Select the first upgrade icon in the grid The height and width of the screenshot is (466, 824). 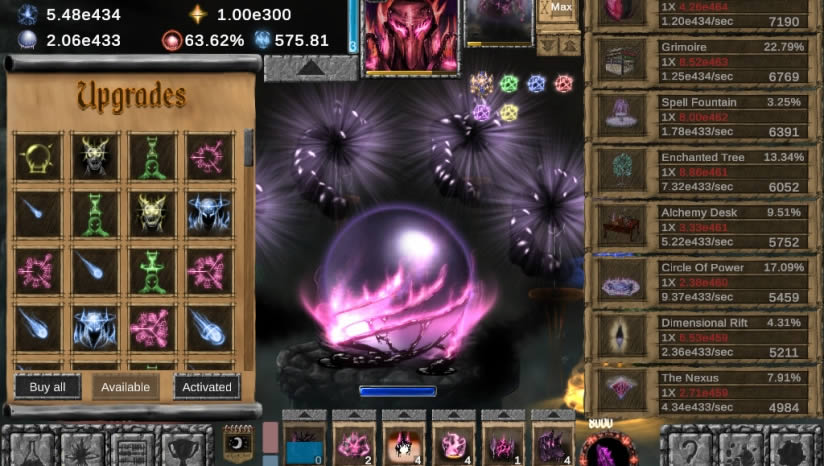click(x=38, y=156)
